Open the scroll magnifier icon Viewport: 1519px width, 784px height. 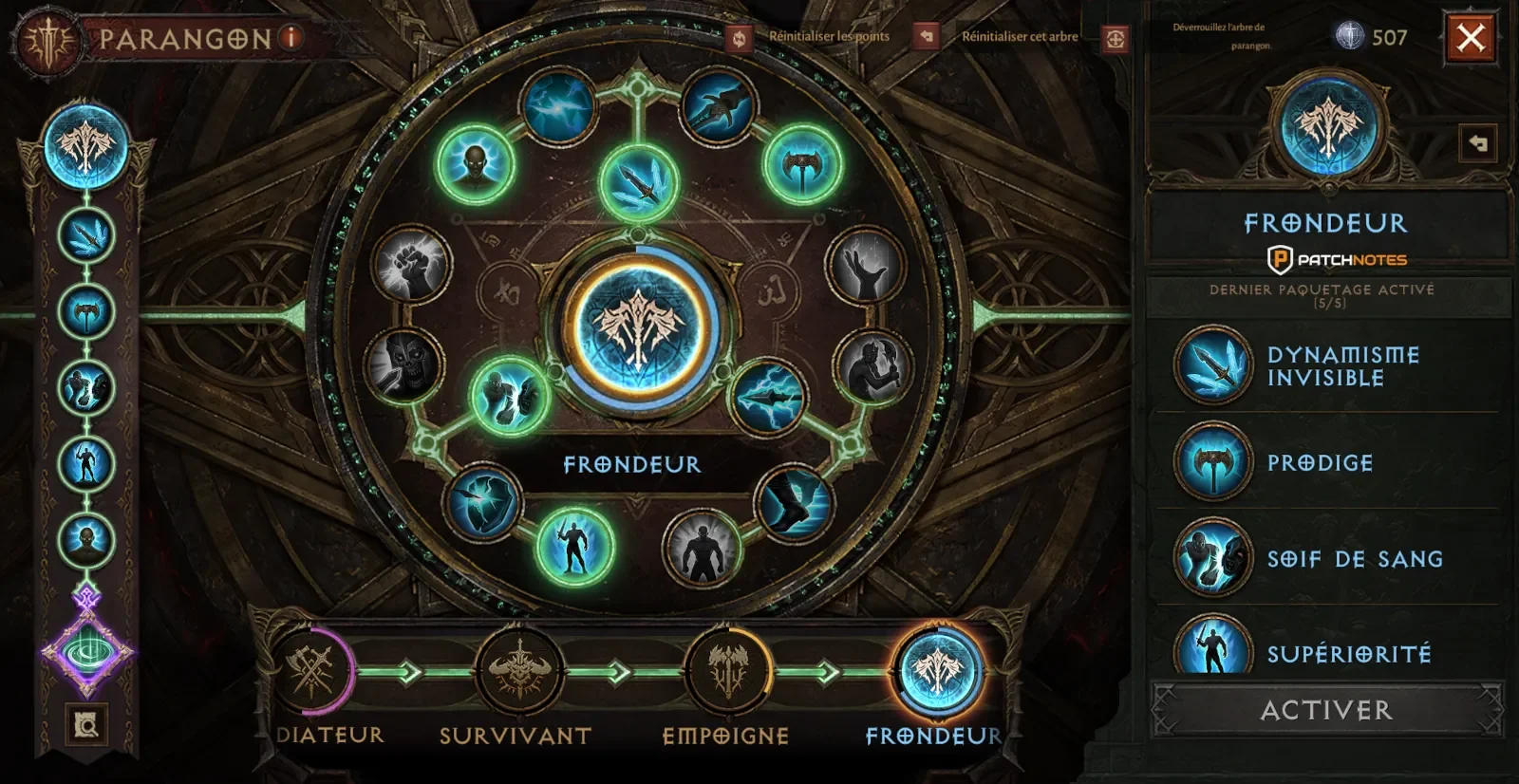click(86, 725)
